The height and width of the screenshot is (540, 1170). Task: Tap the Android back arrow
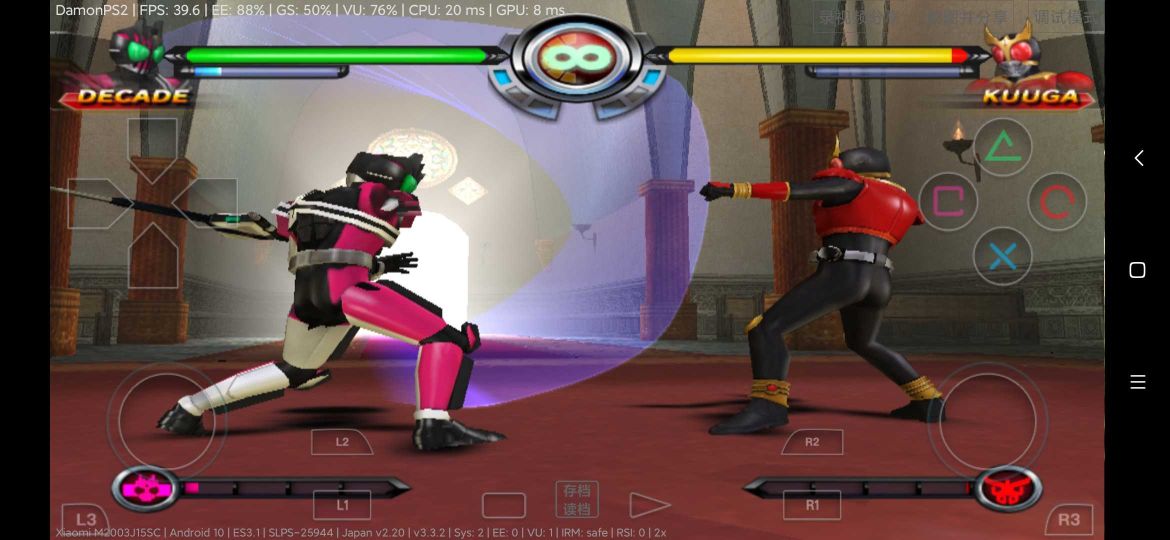[x=1138, y=158]
